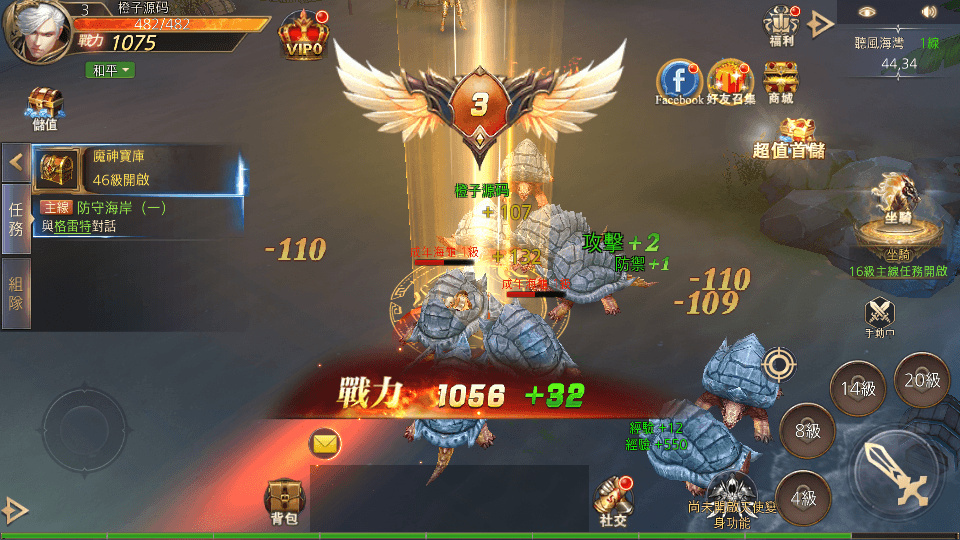Open the 商城 shop

click(780, 81)
